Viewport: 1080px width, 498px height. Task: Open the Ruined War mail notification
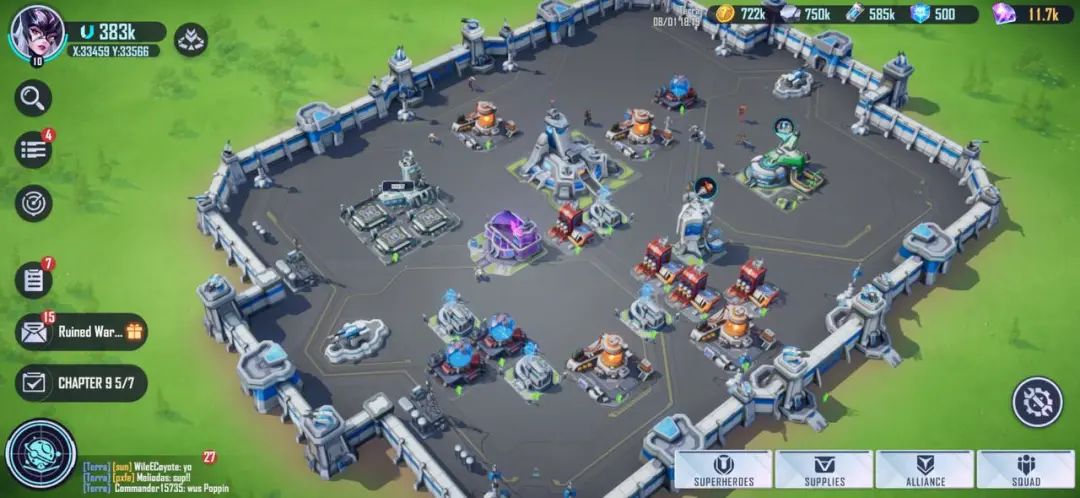(82, 332)
